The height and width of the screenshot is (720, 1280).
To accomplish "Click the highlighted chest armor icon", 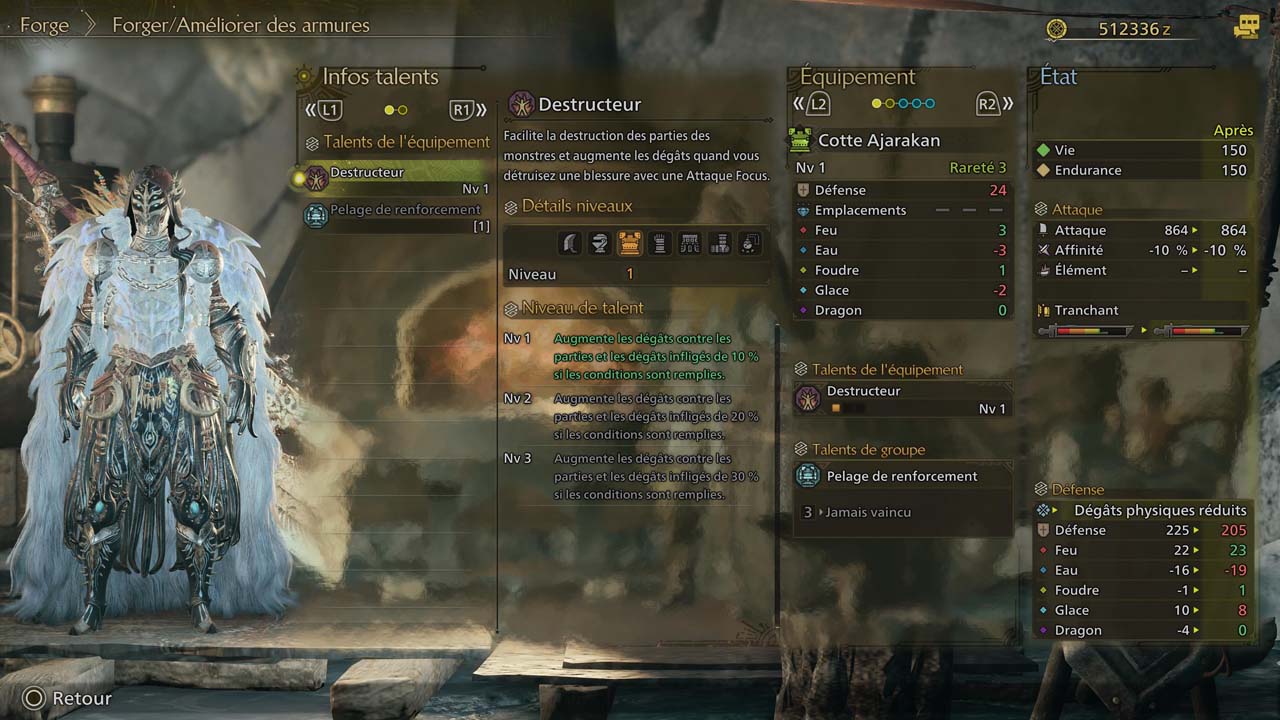I will (629, 242).
